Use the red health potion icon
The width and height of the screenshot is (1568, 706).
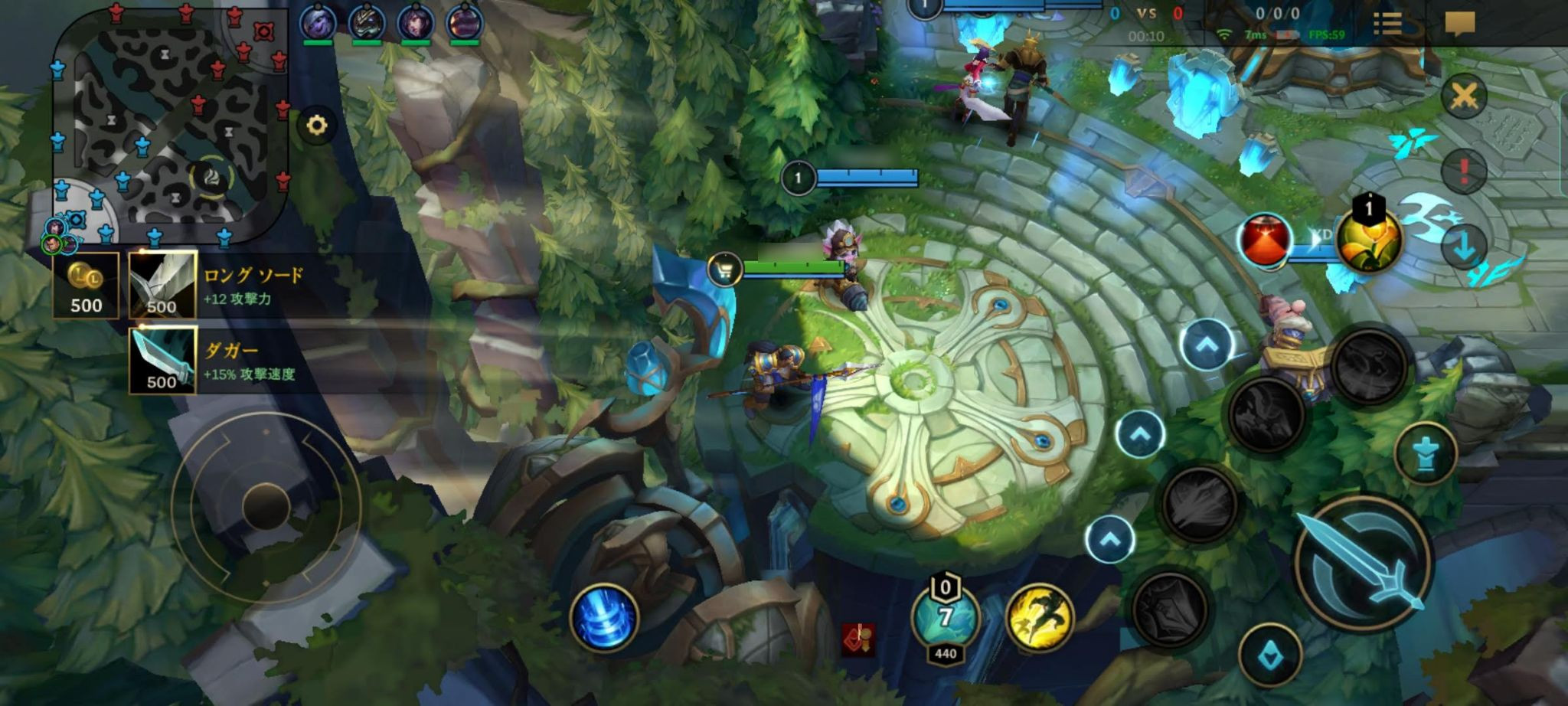tap(1264, 240)
